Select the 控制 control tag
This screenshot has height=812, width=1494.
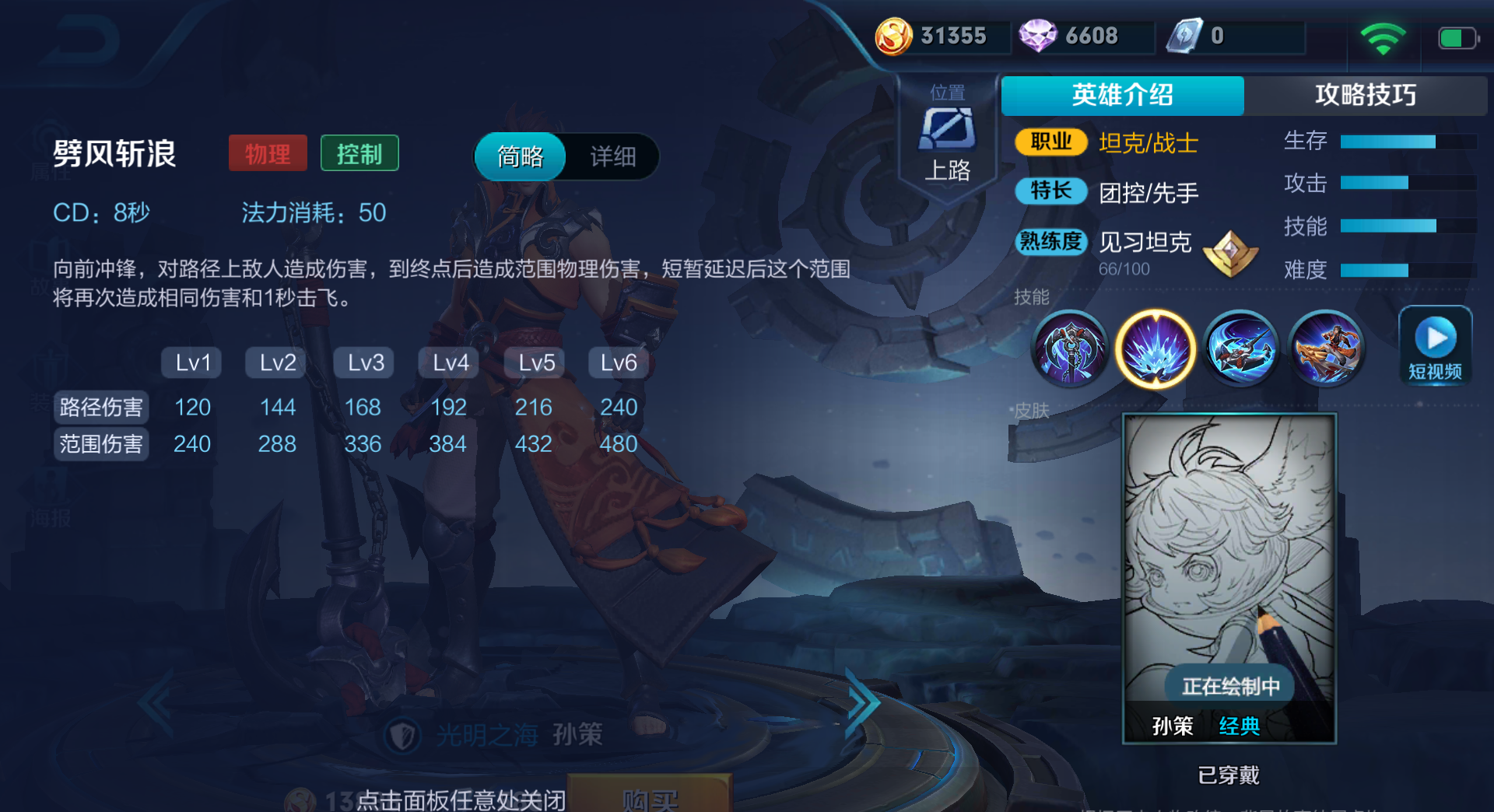click(359, 153)
